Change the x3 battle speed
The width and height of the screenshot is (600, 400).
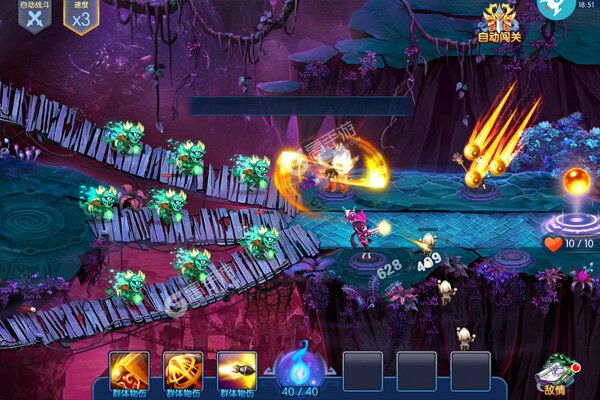(x=80, y=17)
